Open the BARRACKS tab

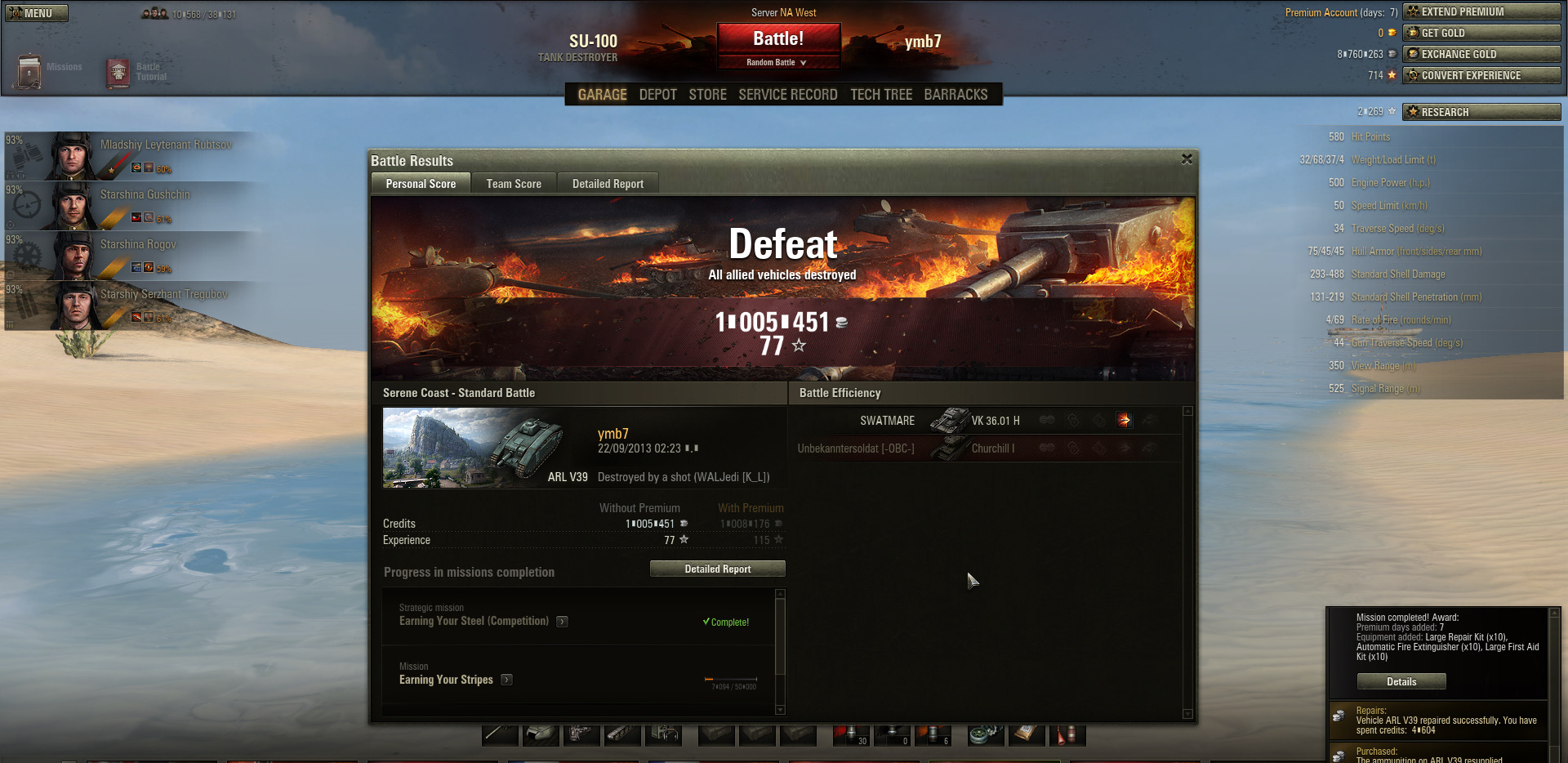pos(955,94)
